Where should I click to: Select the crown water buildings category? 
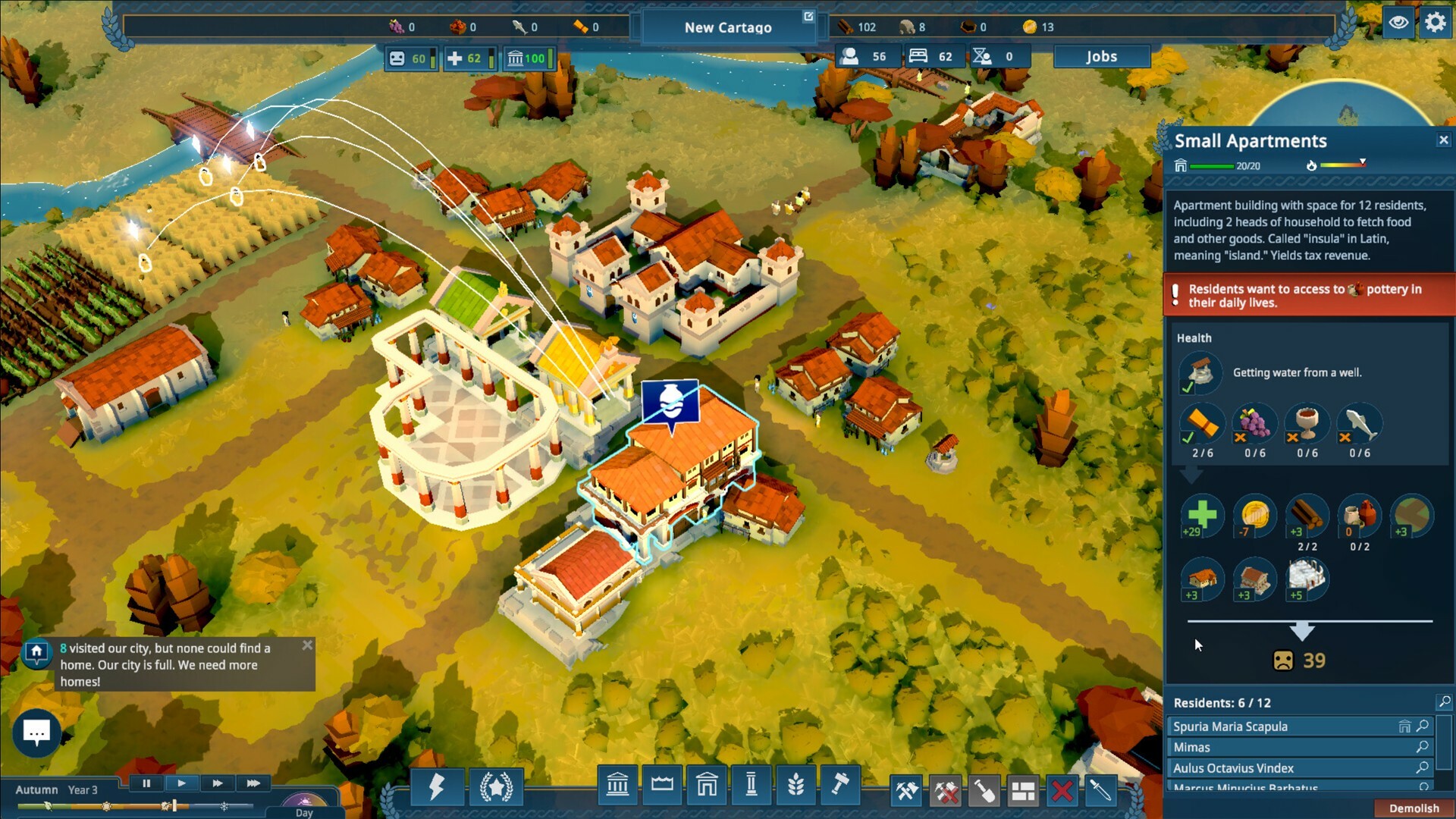coord(663,786)
